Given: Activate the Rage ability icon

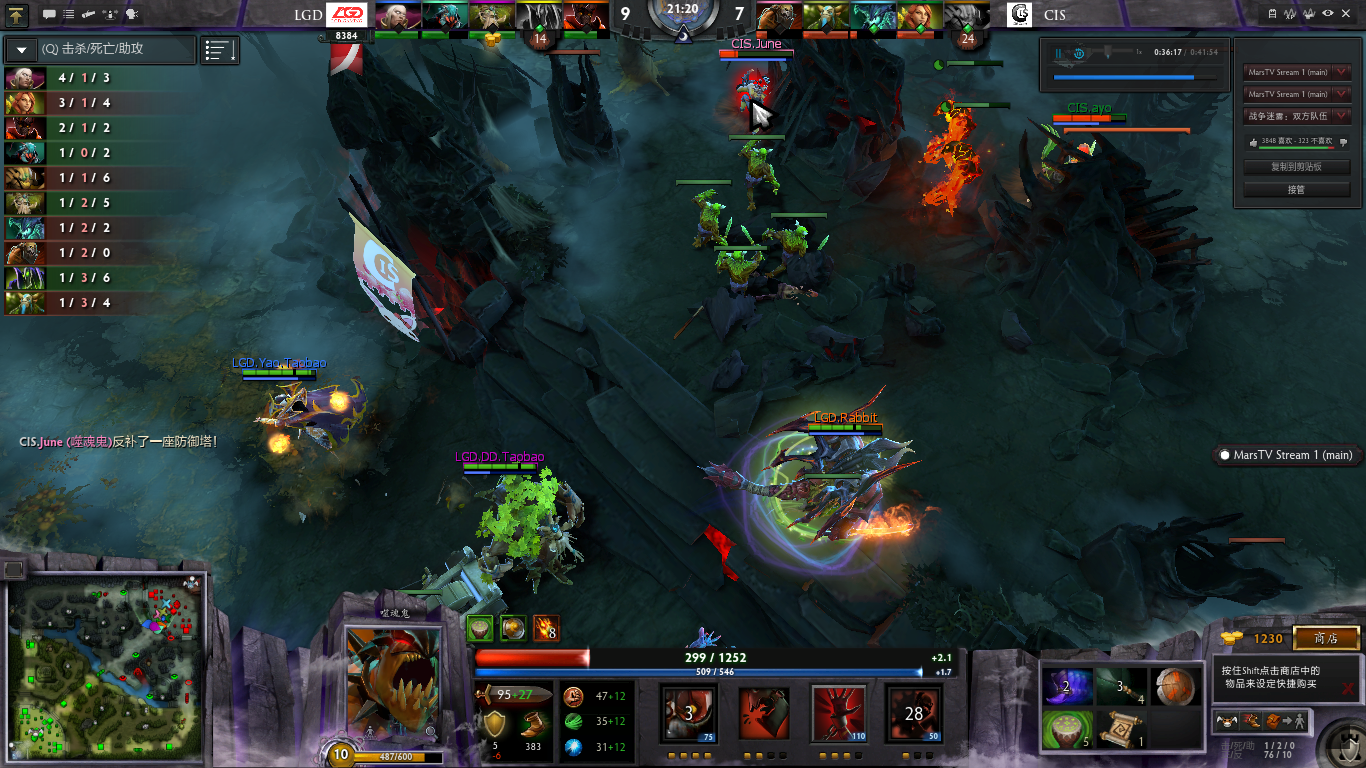Looking at the screenshot, I should tap(688, 714).
